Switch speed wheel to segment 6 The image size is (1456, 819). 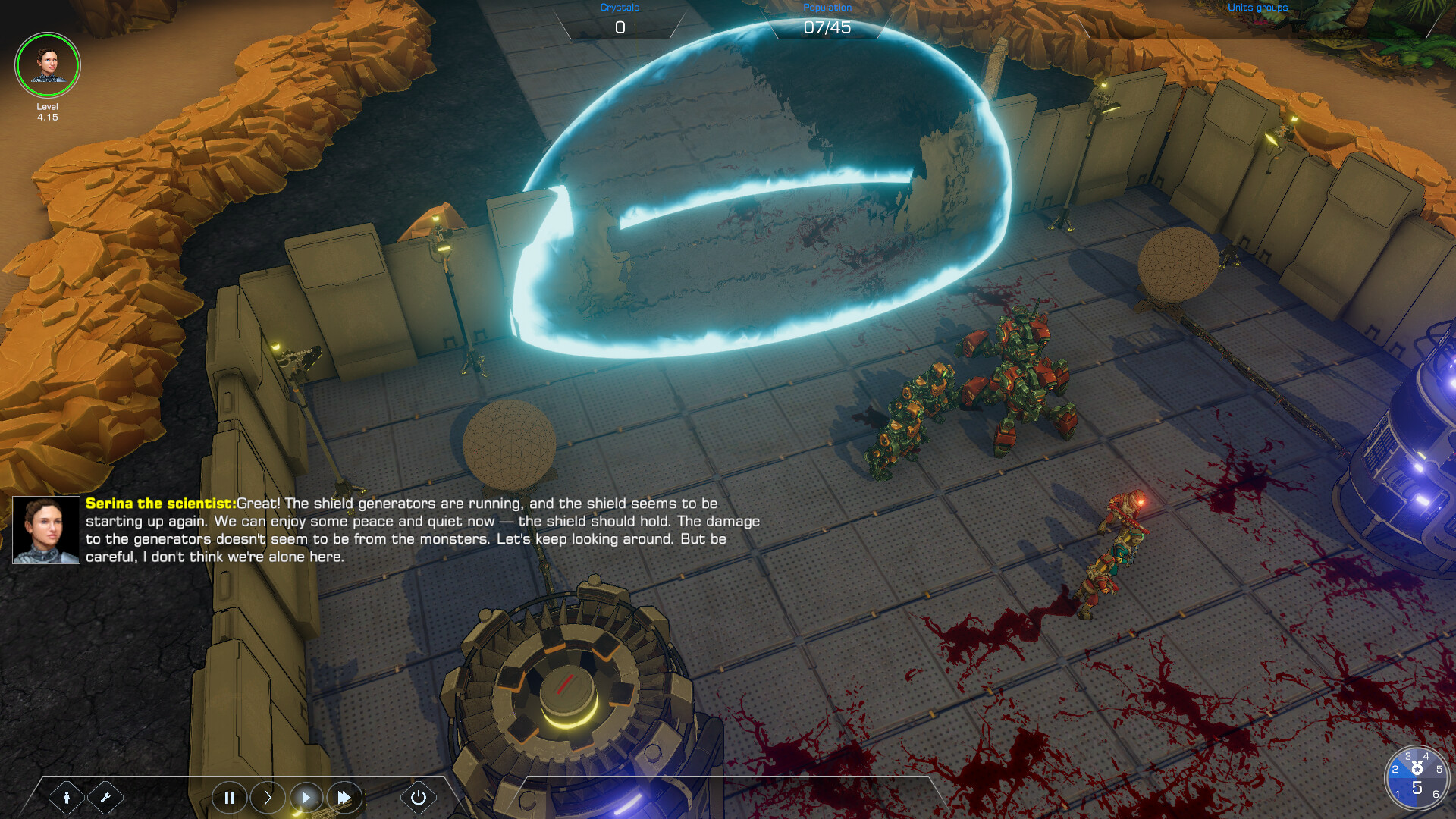(1436, 794)
